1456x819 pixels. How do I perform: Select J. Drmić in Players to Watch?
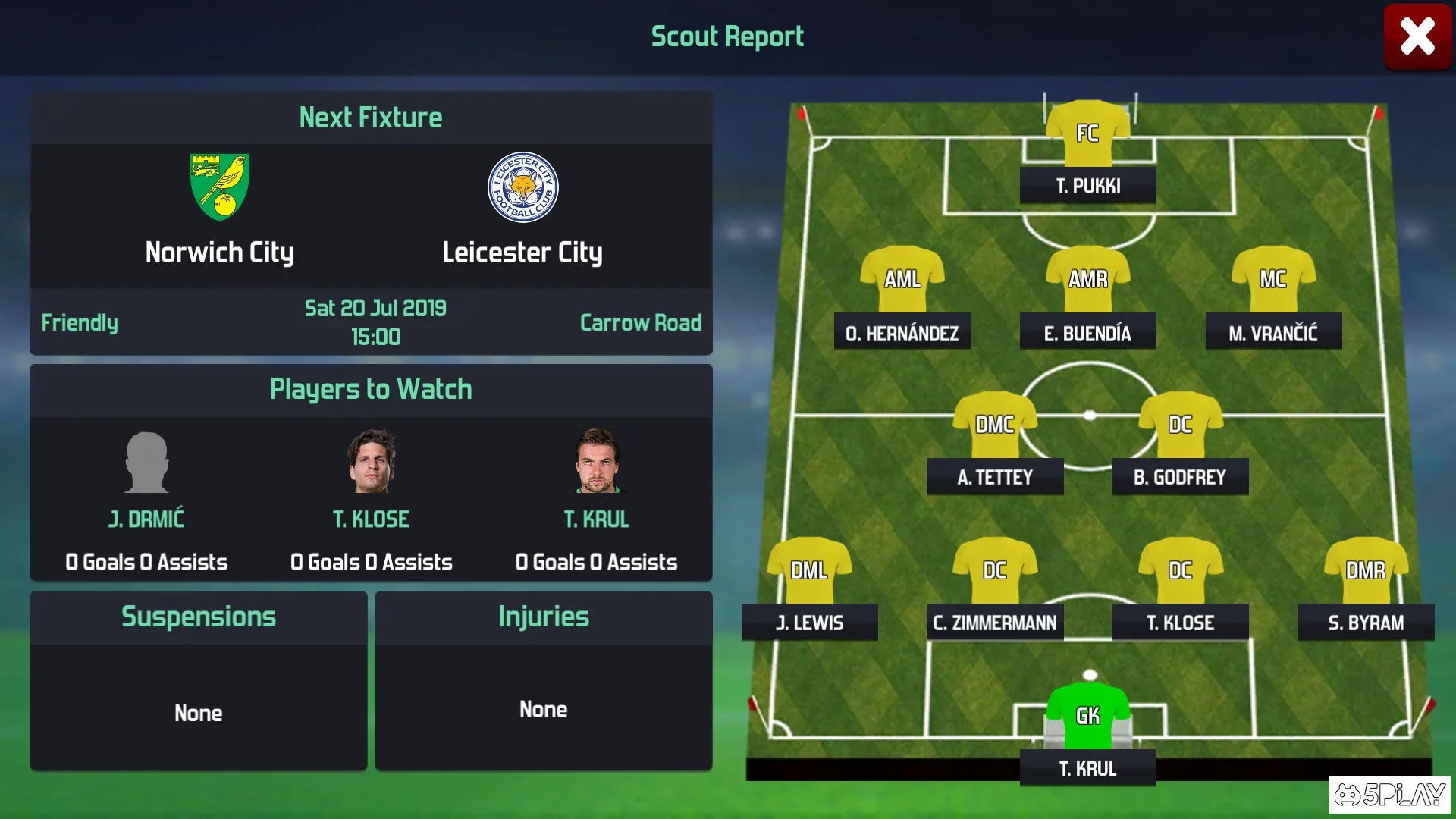(146, 463)
